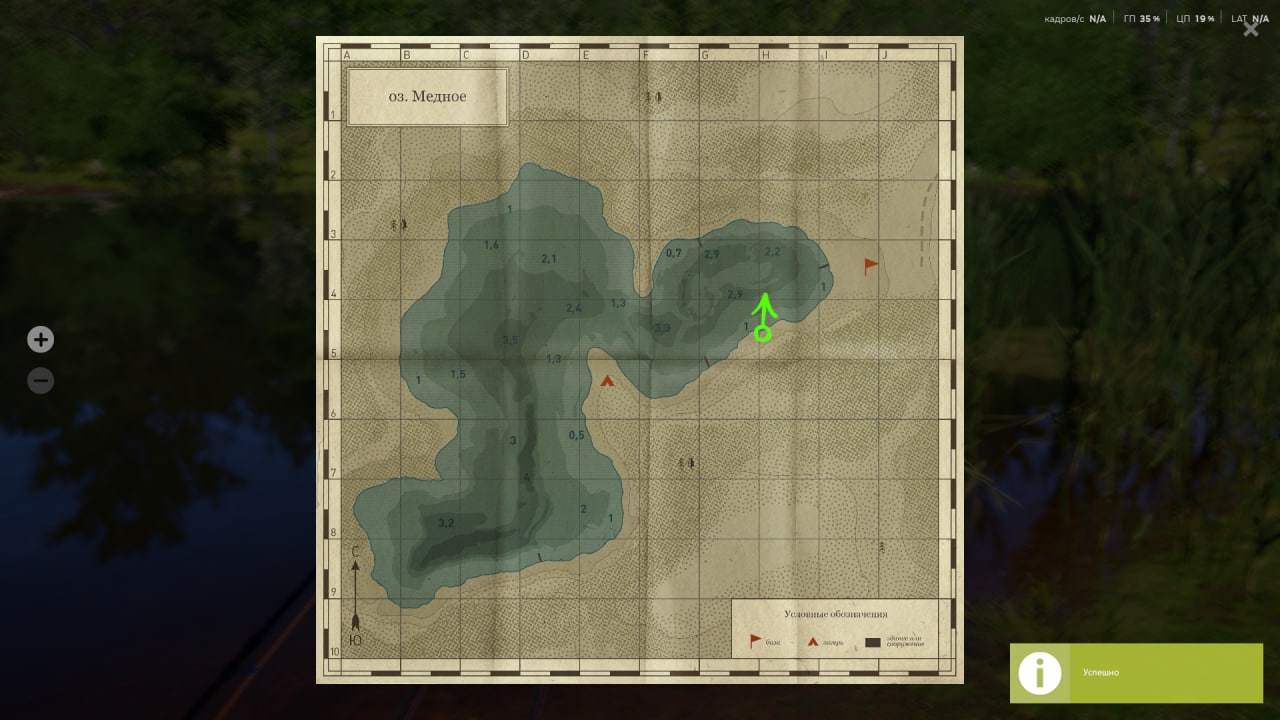
Task: Click the green player position marker
Action: click(763, 333)
